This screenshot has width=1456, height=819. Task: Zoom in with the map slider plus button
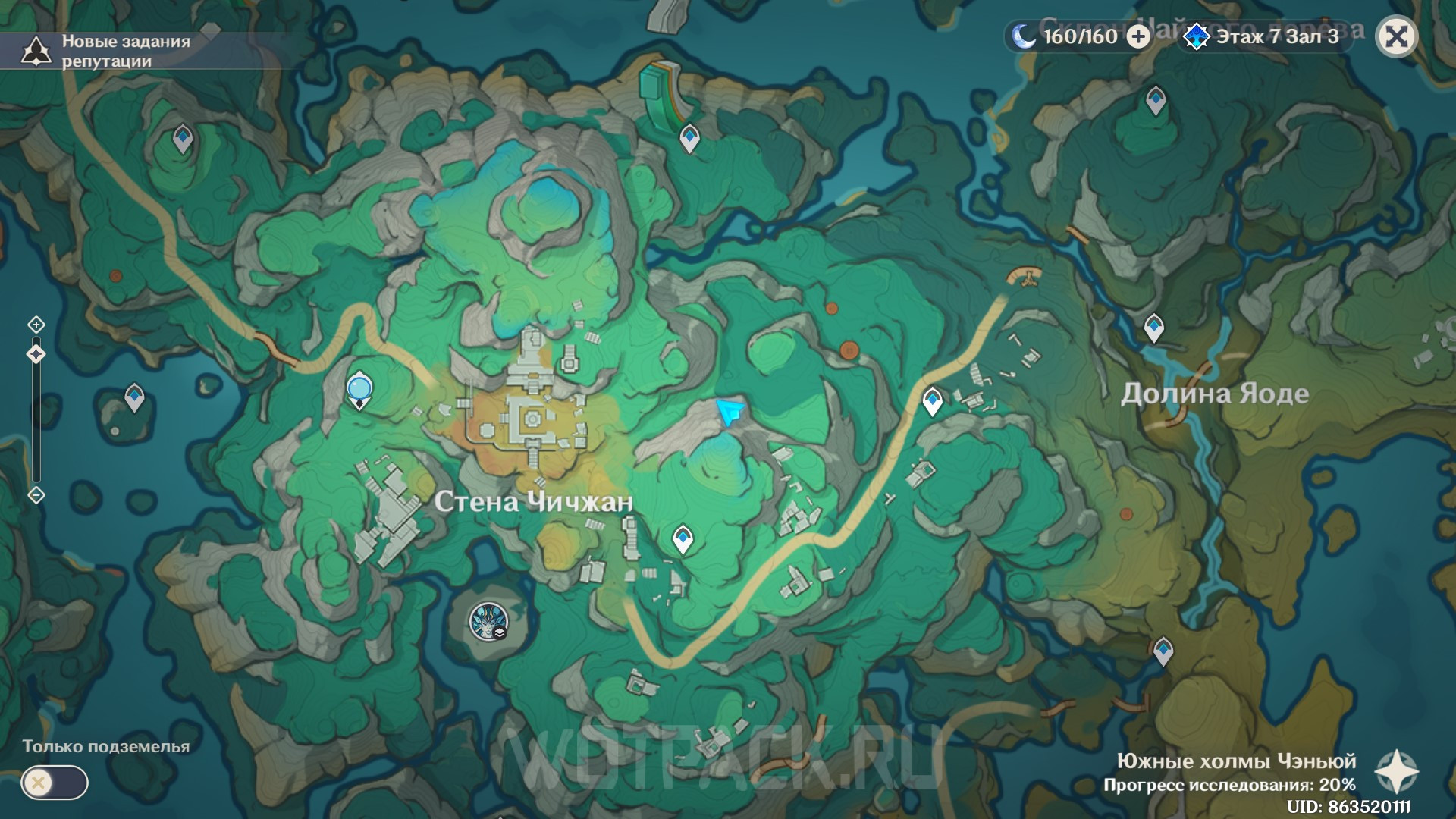[36, 325]
